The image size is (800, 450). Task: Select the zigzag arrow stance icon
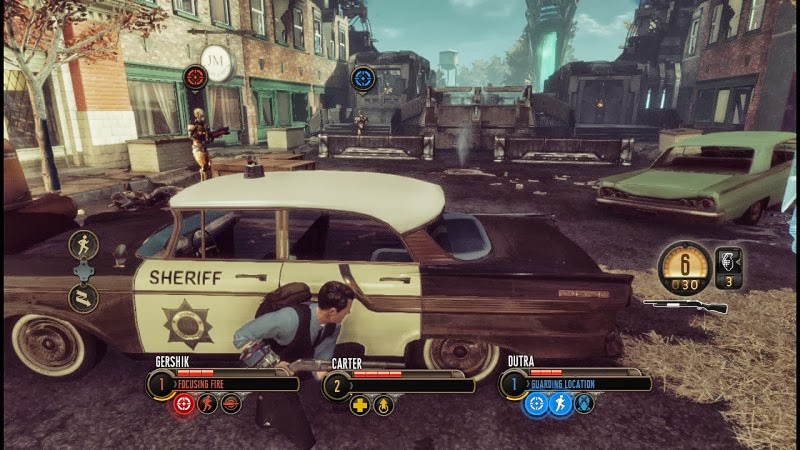[x=83, y=296]
